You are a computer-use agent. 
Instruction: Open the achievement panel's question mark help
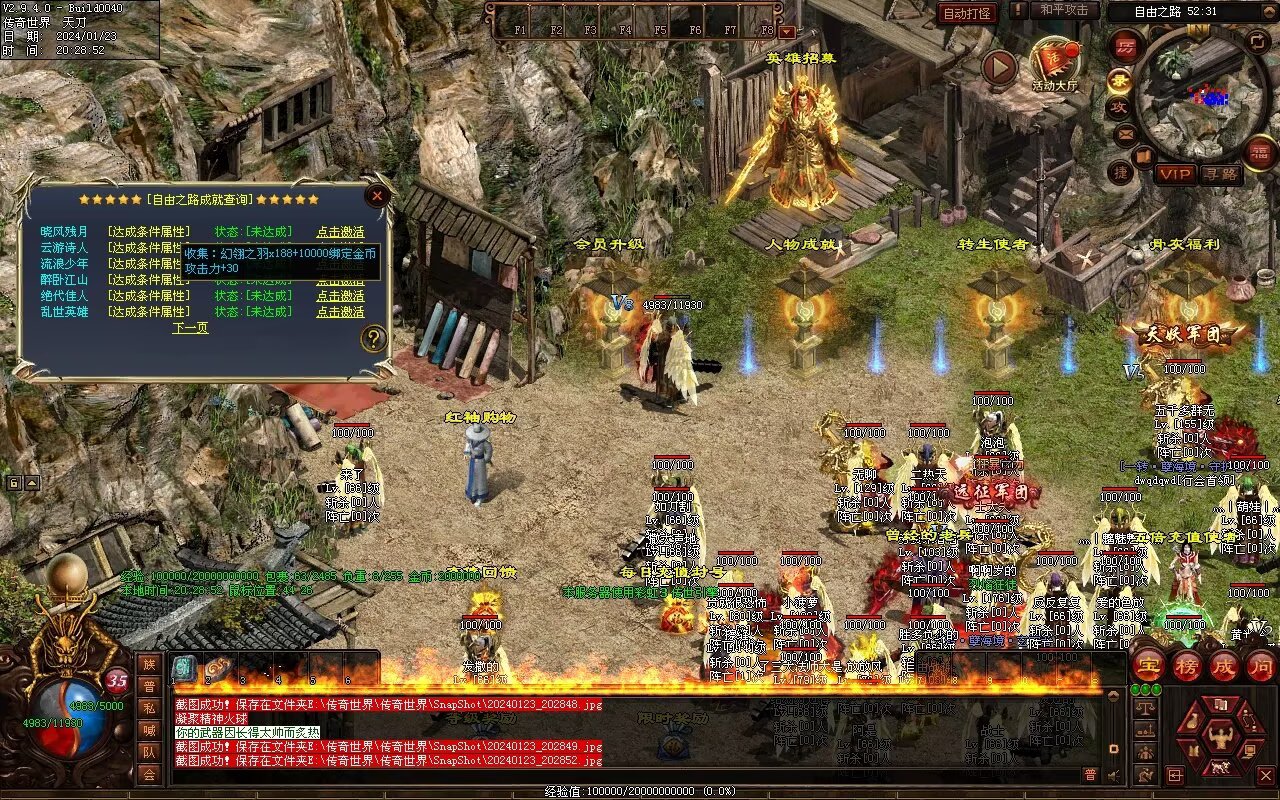tap(374, 338)
